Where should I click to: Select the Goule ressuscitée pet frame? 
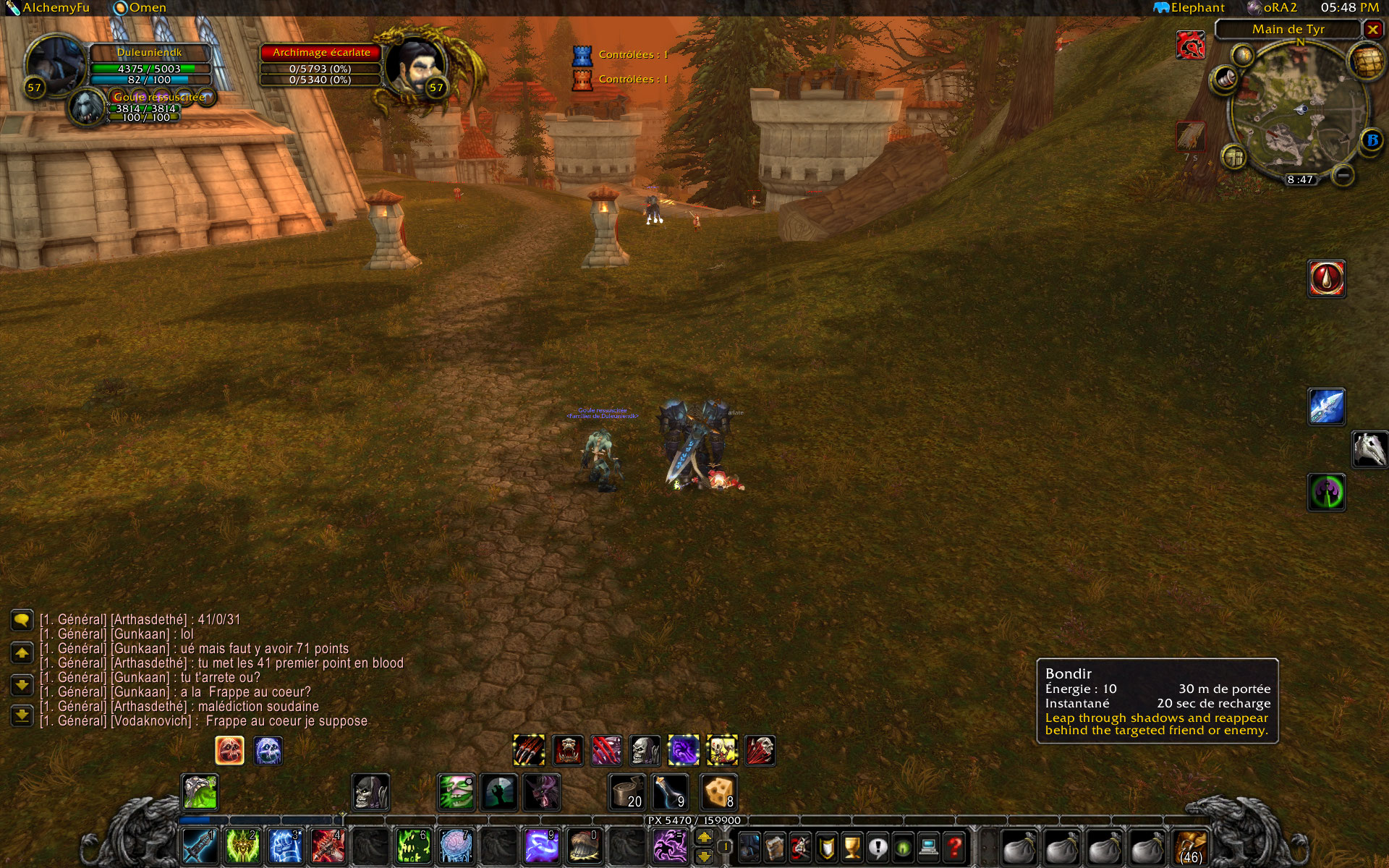pos(159,97)
